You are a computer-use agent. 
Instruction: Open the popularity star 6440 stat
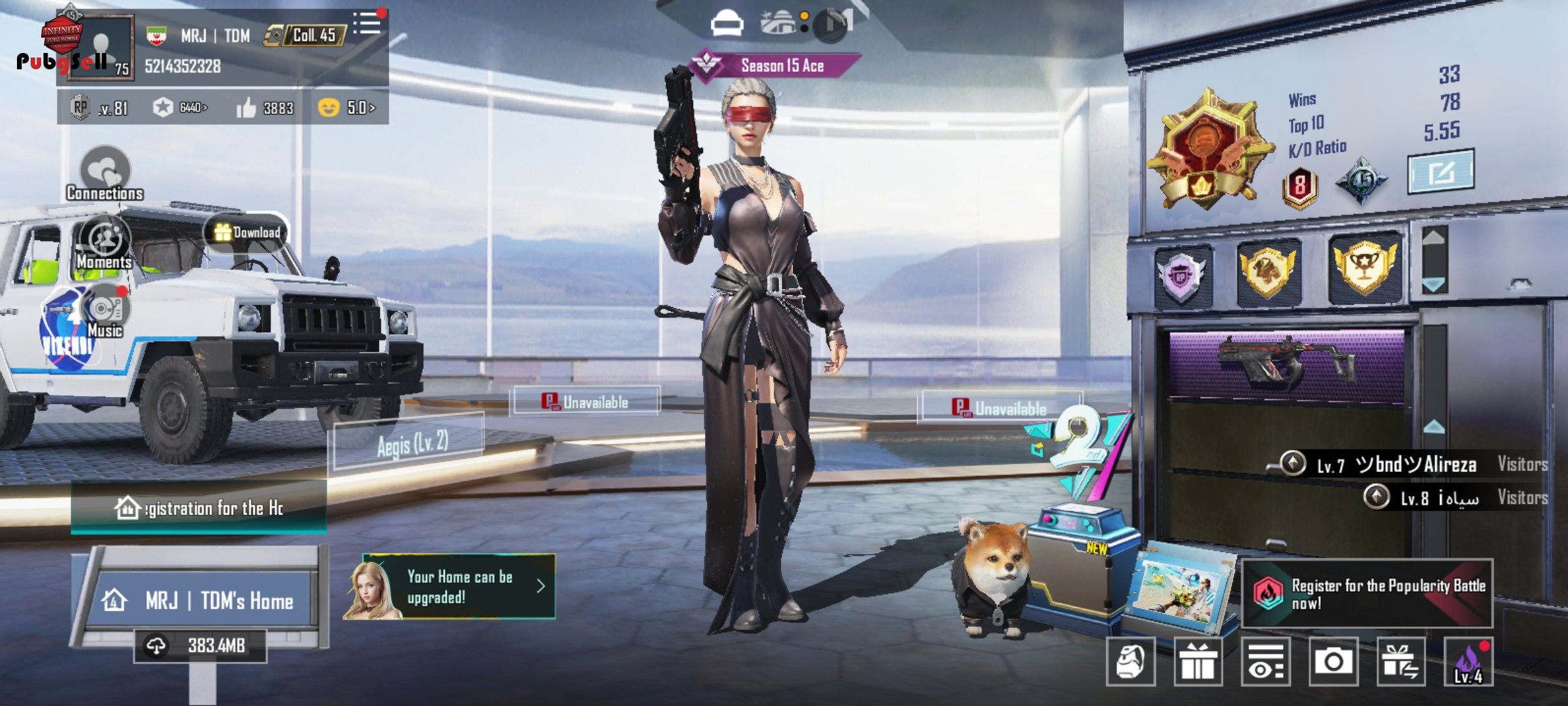180,108
